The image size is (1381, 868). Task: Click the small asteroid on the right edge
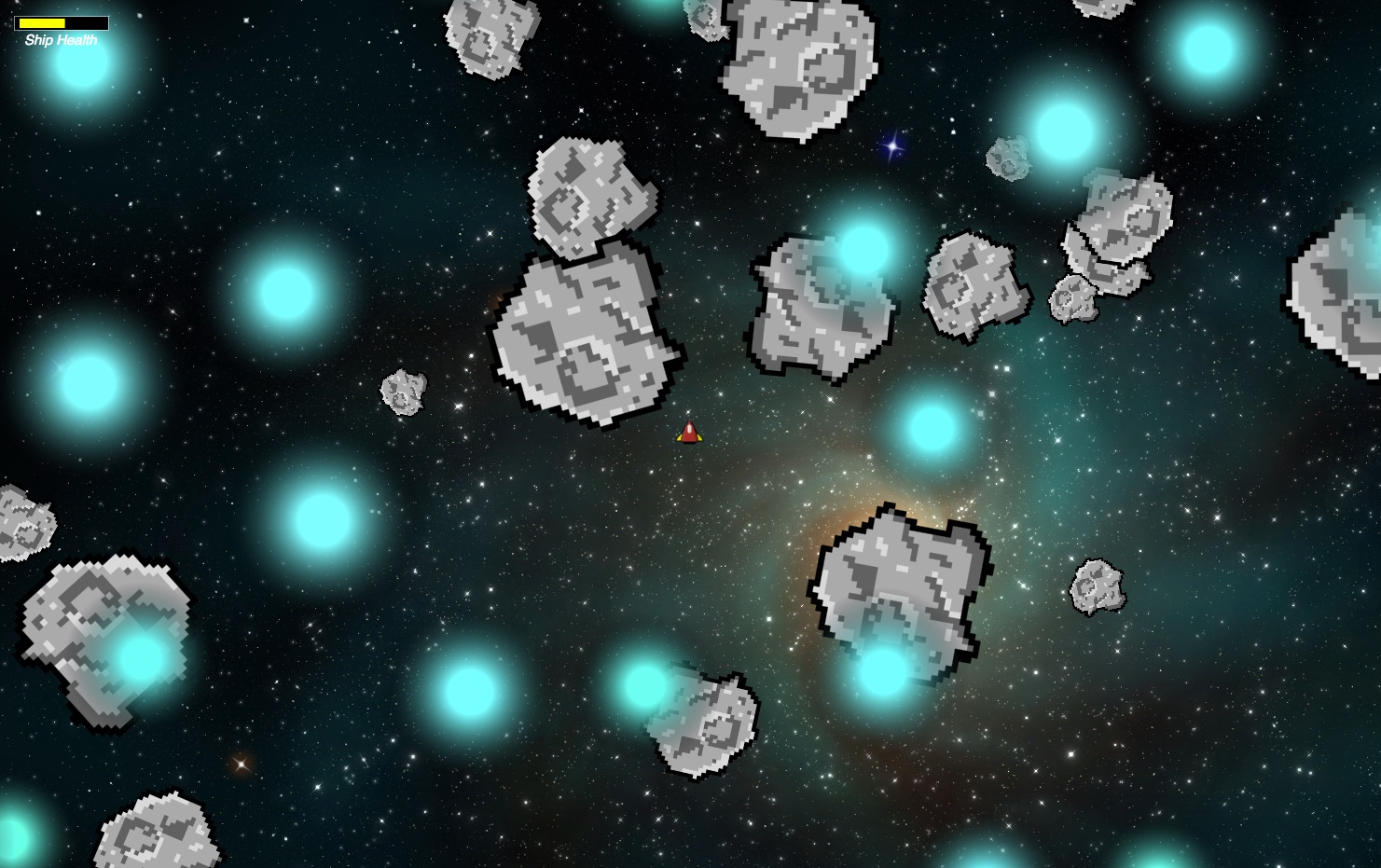[x=1096, y=587]
